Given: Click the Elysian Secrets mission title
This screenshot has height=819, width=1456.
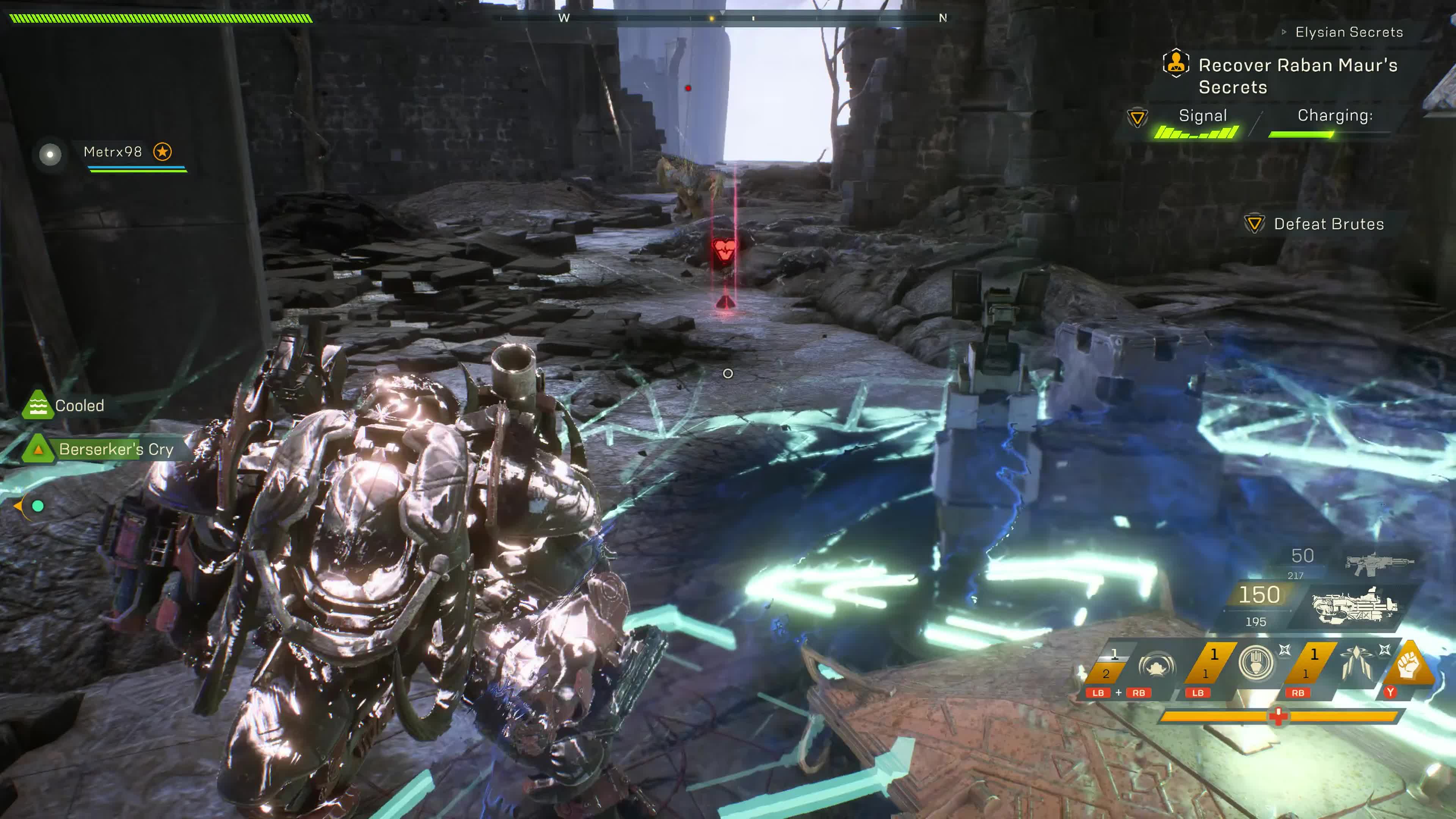Looking at the screenshot, I should [1348, 32].
